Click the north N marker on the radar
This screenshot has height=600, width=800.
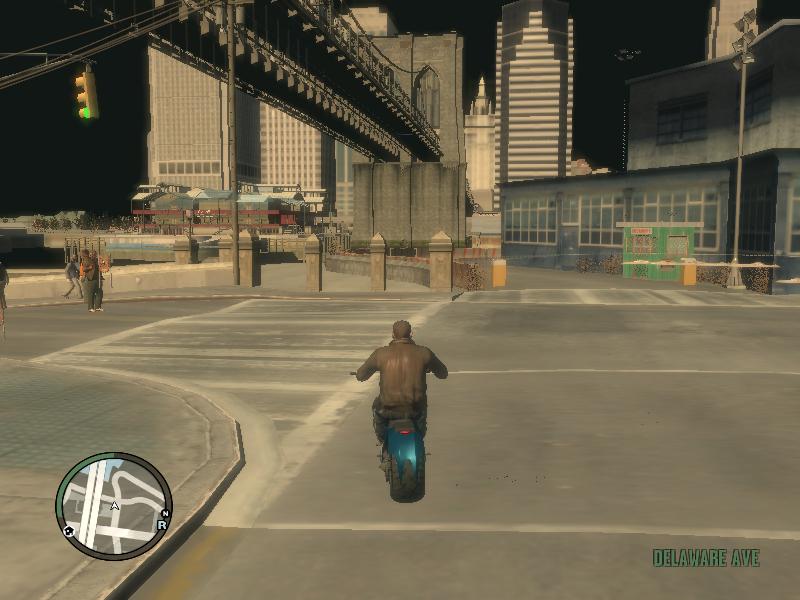pyautogui.click(x=165, y=514)
